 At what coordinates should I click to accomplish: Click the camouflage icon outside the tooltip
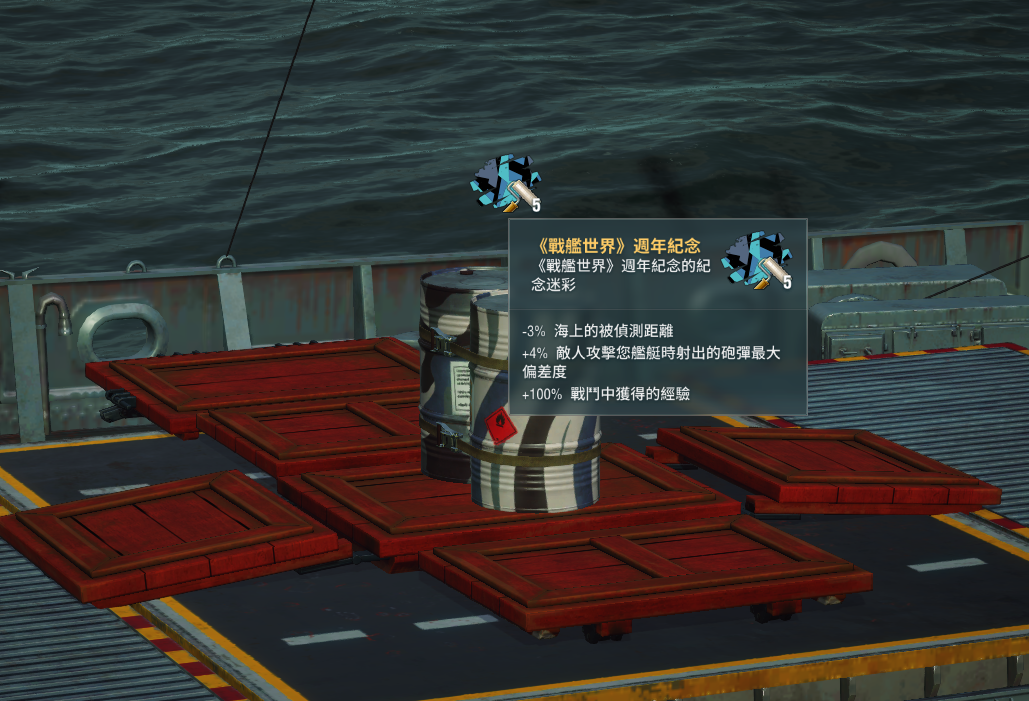pyautogui.click(x=506, y=184)
